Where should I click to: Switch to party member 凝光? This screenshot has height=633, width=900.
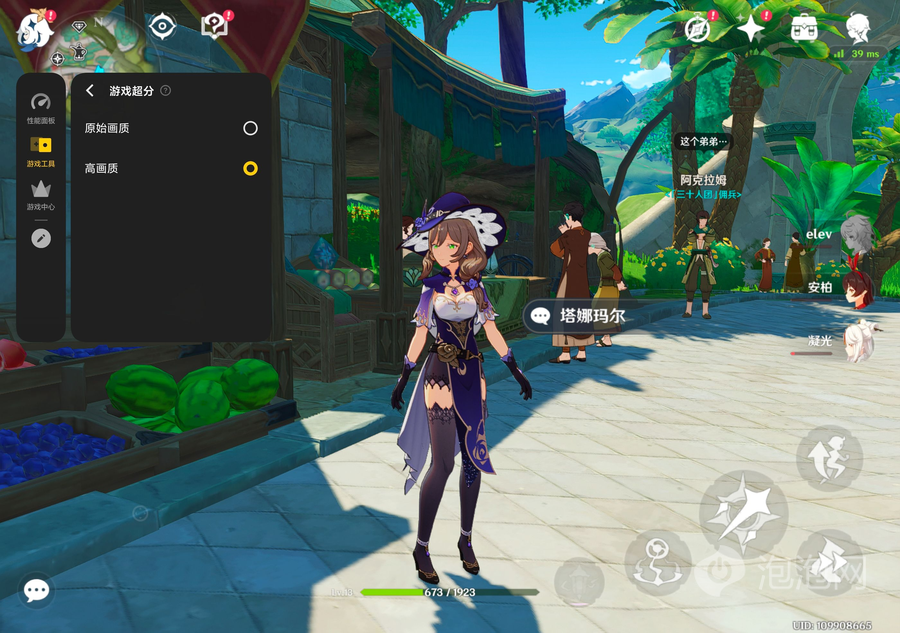coord(856,341)
